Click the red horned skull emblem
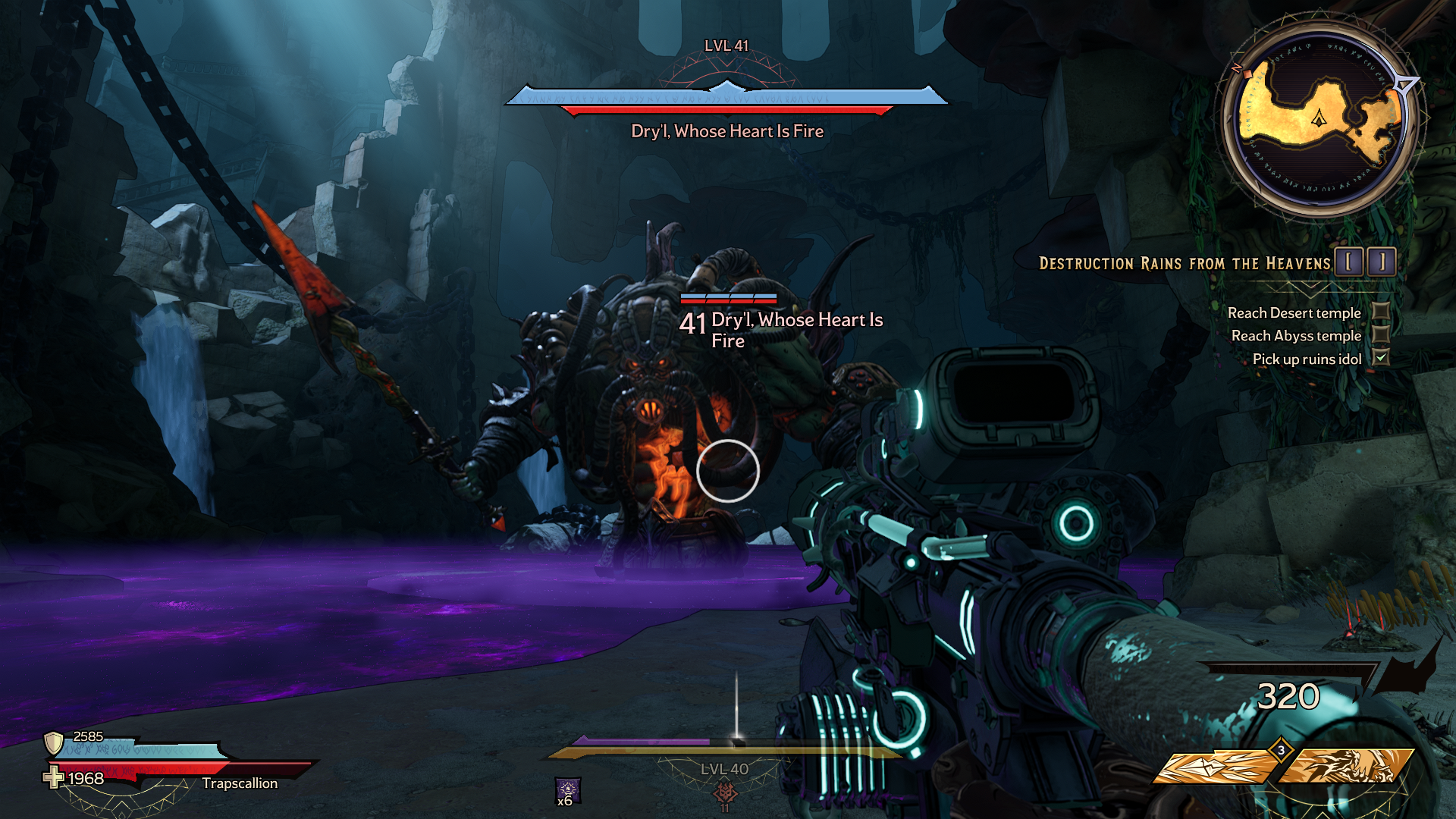The width and height of the screenshot is (1456, 819). pyautogui.click(x=726, y=792)
